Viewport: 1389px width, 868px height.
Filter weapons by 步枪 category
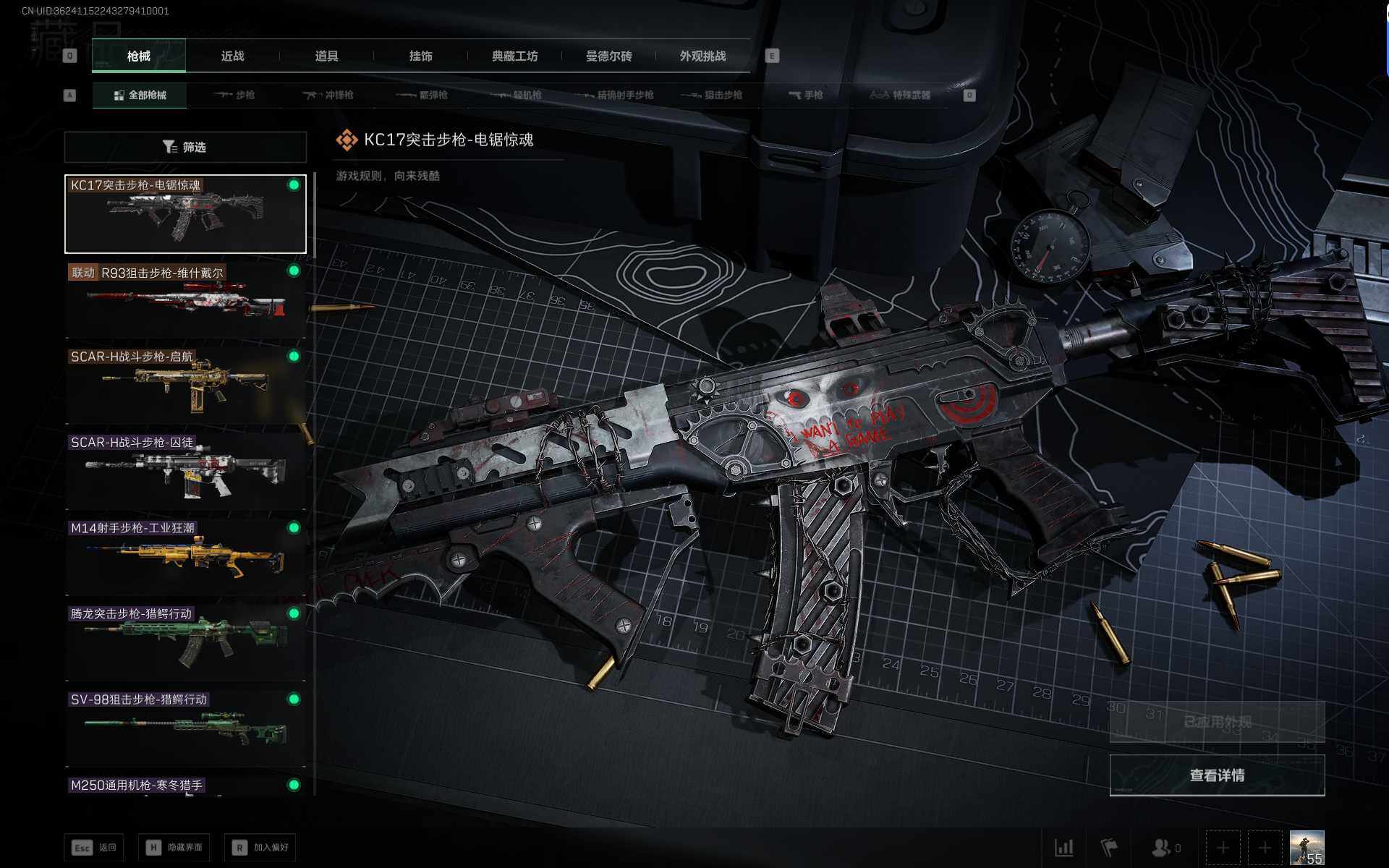[235, 95]
